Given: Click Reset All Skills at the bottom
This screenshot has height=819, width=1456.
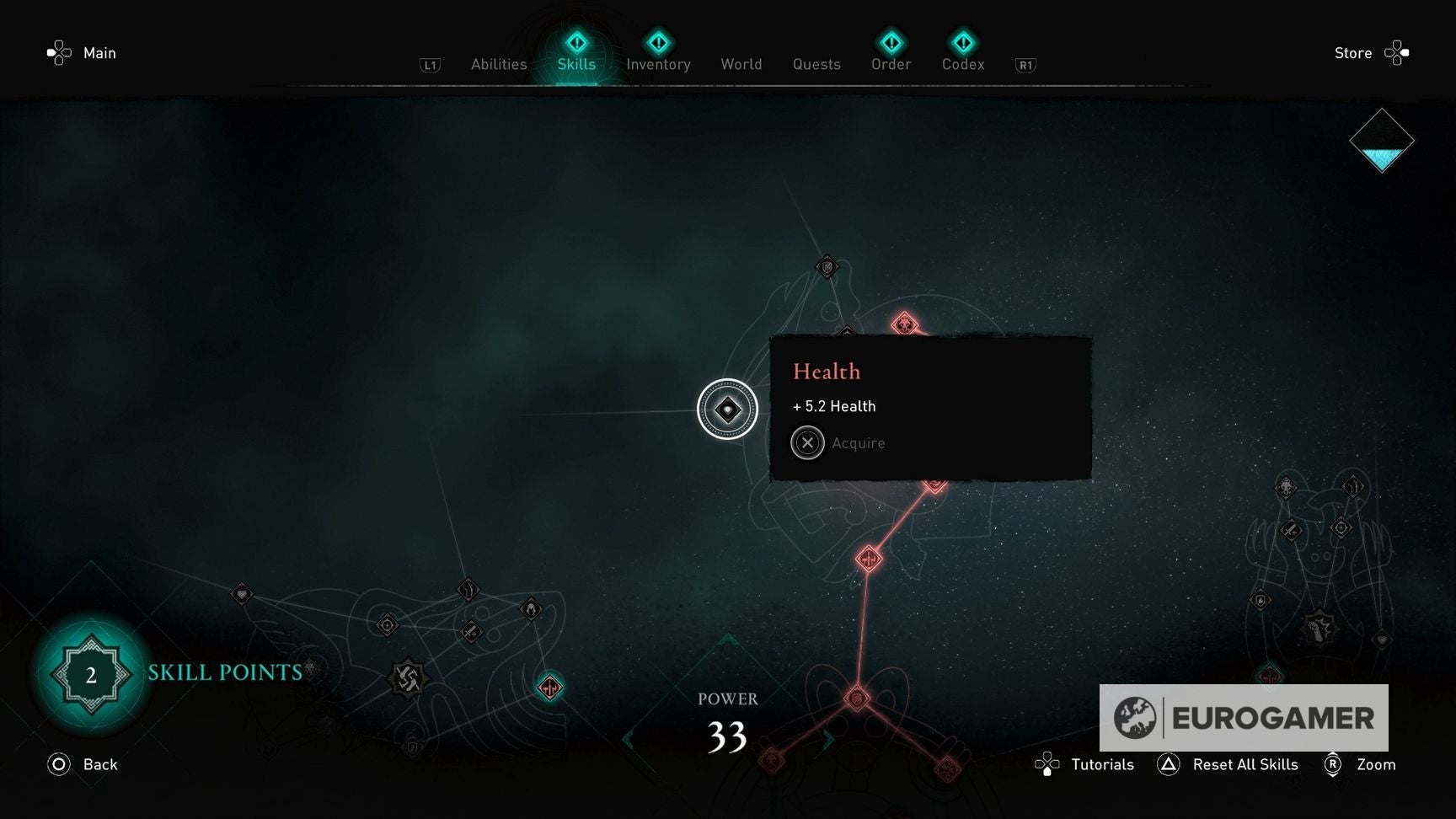Looking at the screenshot, I should pyautogui.click(x=1245, y=764).
